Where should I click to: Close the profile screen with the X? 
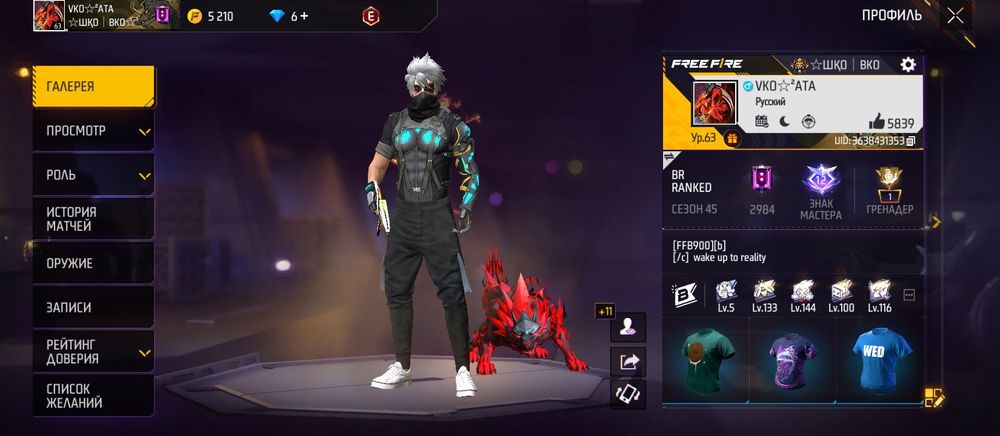956,15
